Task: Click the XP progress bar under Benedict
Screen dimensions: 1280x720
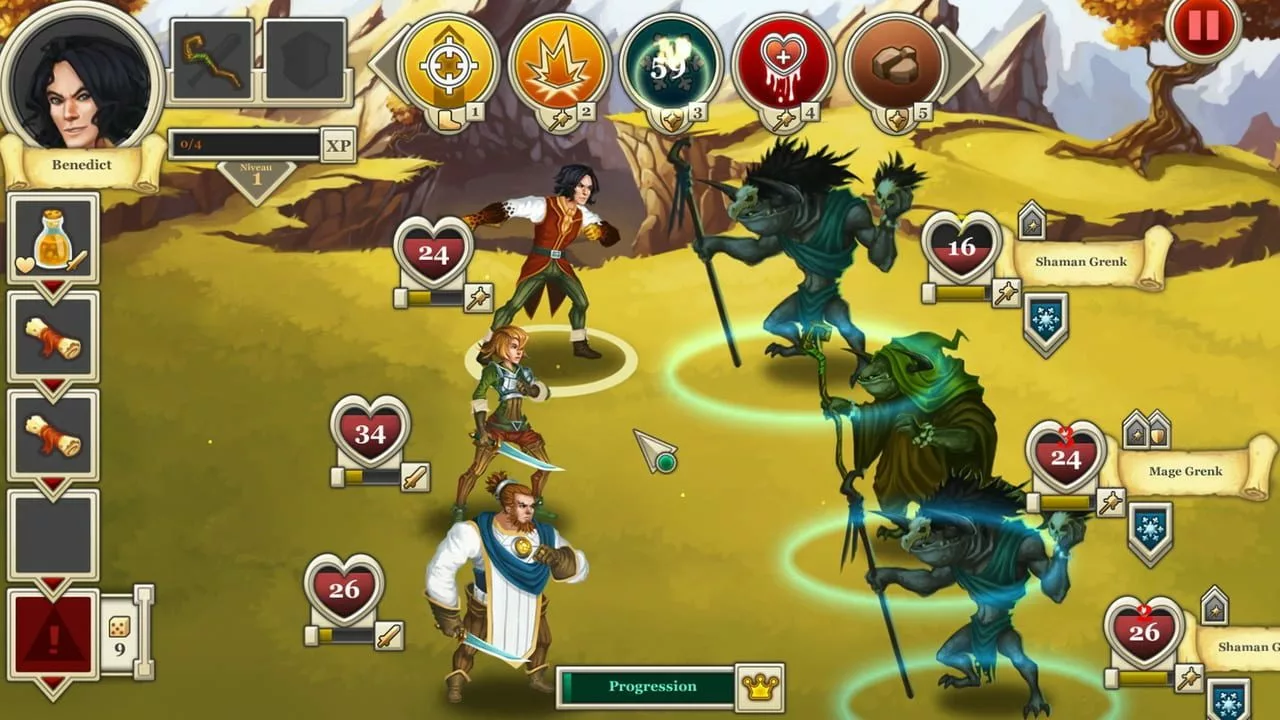Action: pos(245,144)
